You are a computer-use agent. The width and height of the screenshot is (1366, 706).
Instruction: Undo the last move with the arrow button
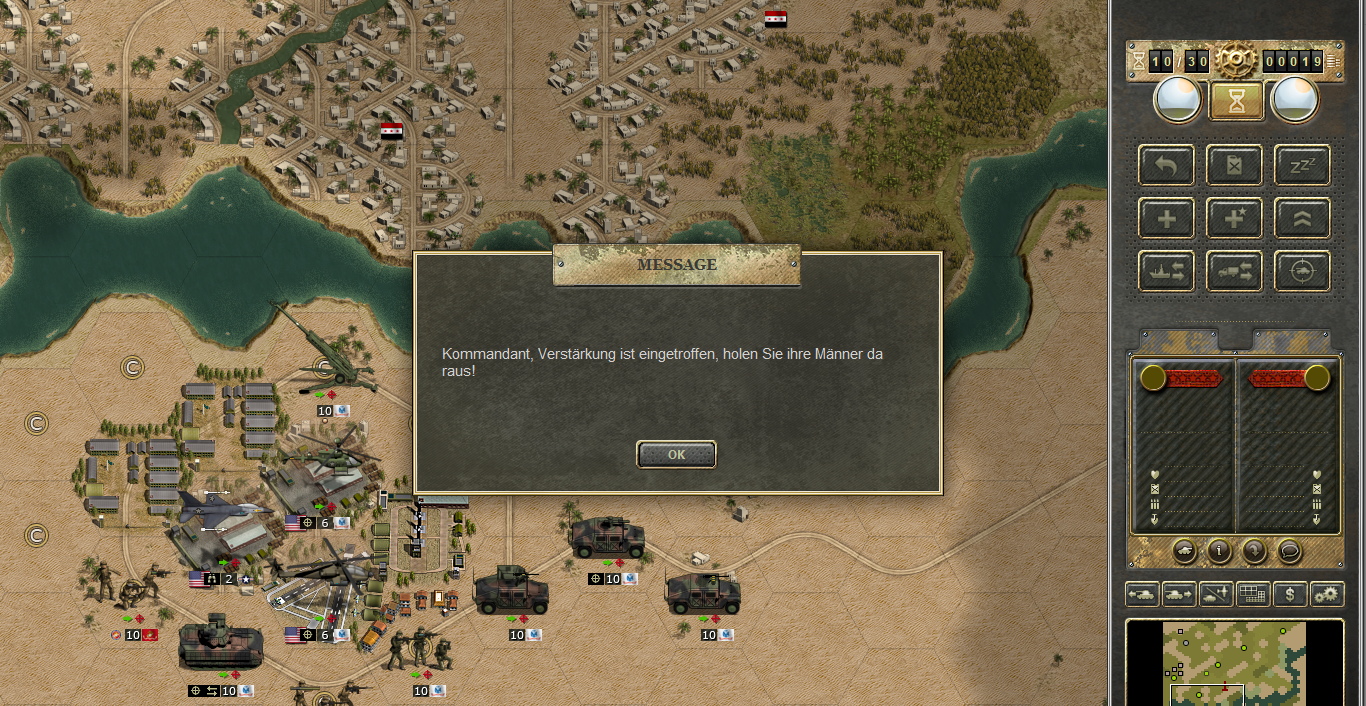coord(1166,165)
